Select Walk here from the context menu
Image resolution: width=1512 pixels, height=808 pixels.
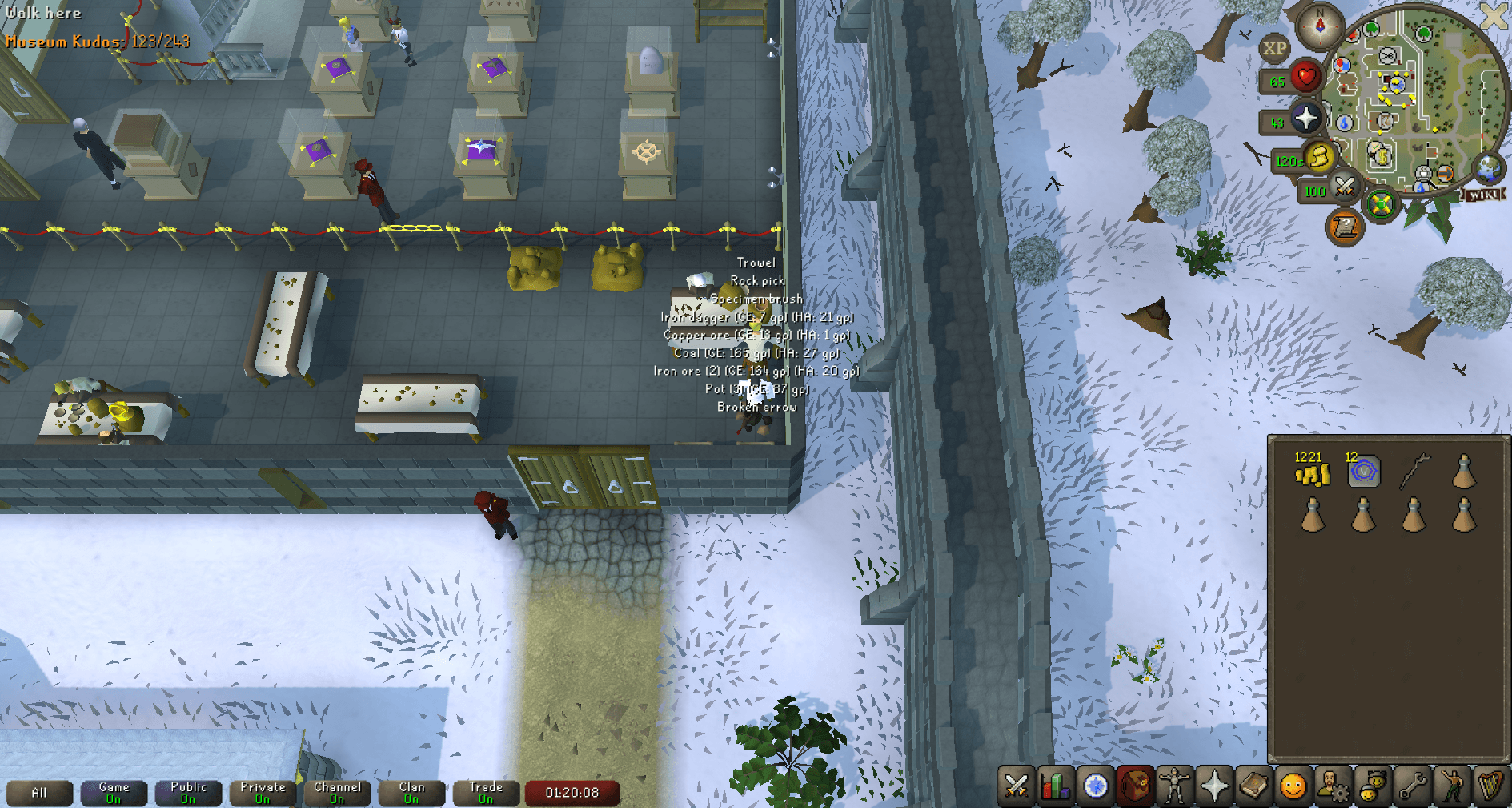coord(44,13)
